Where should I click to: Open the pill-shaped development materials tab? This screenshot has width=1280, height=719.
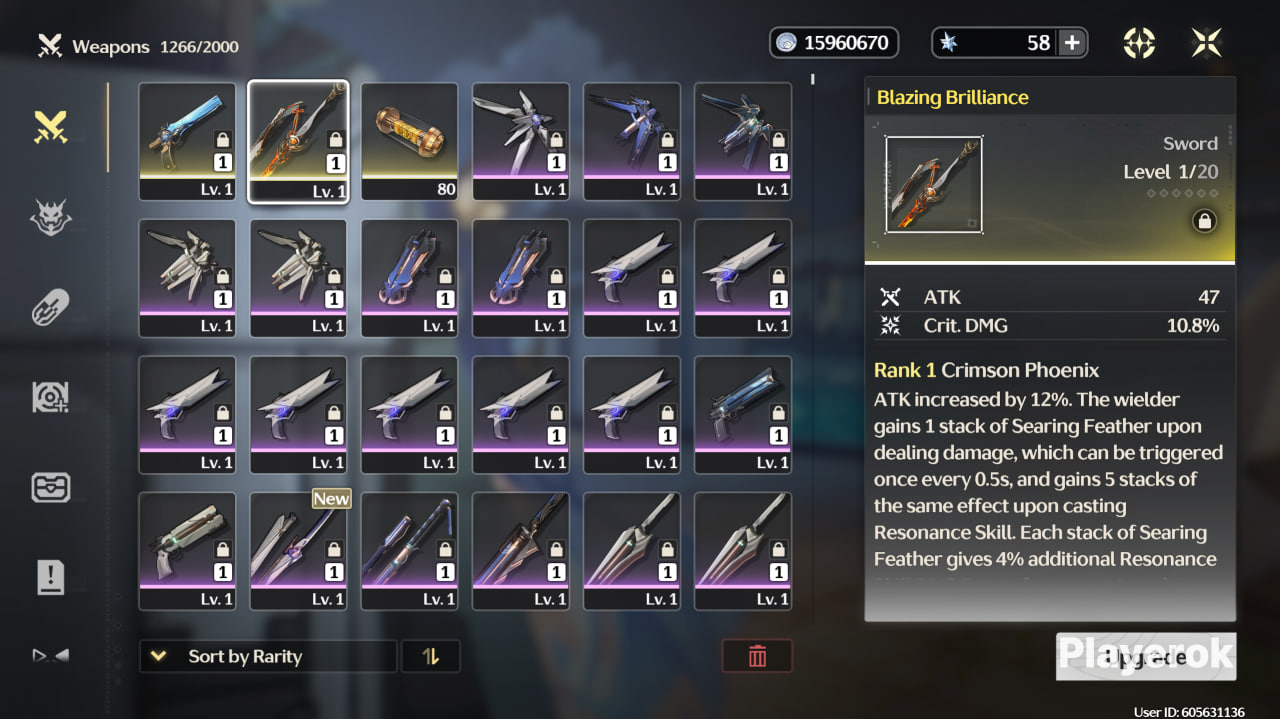click(51, 307)
